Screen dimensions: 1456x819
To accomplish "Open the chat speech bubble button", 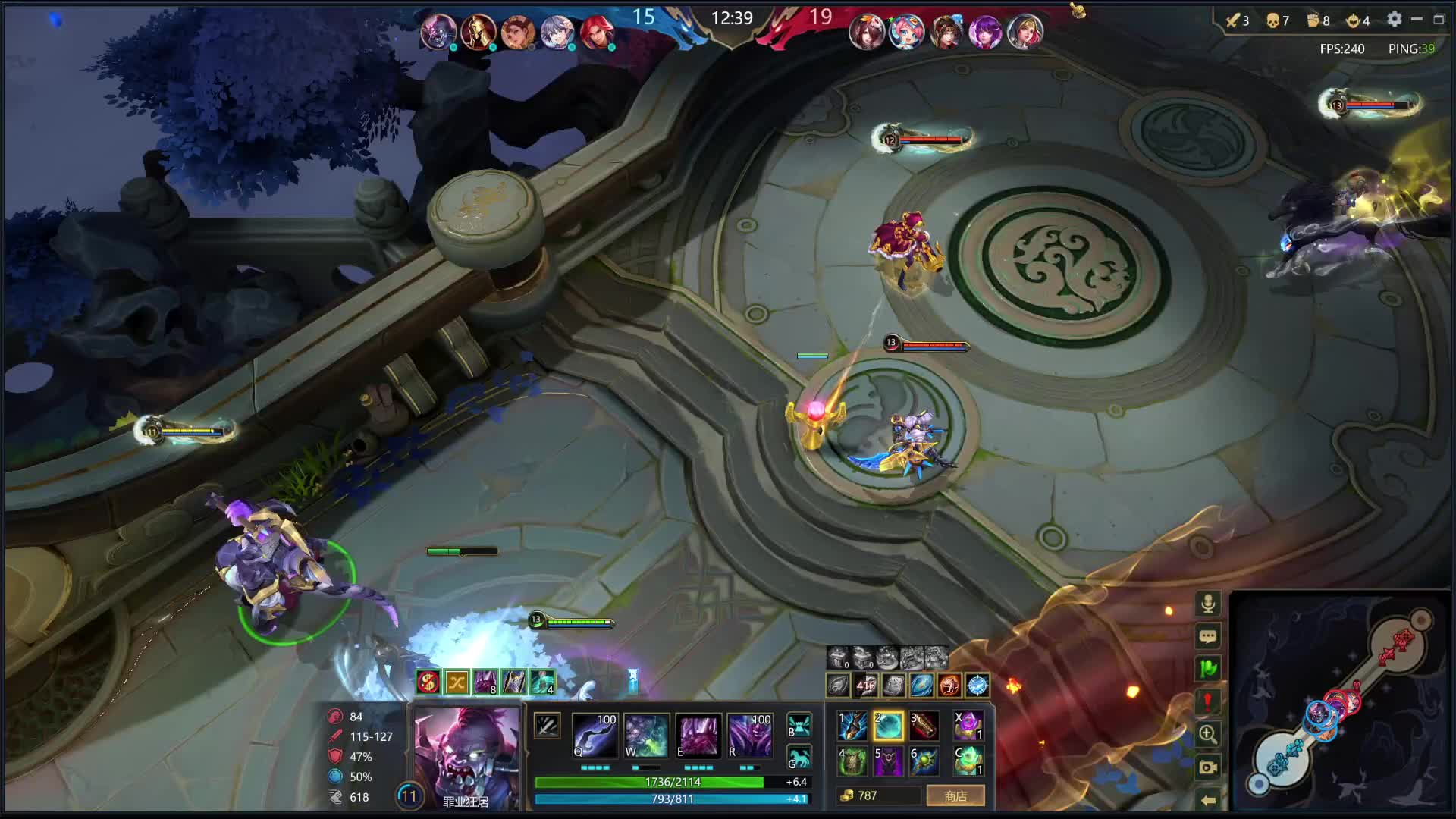I will click(x=1208, y=636).
